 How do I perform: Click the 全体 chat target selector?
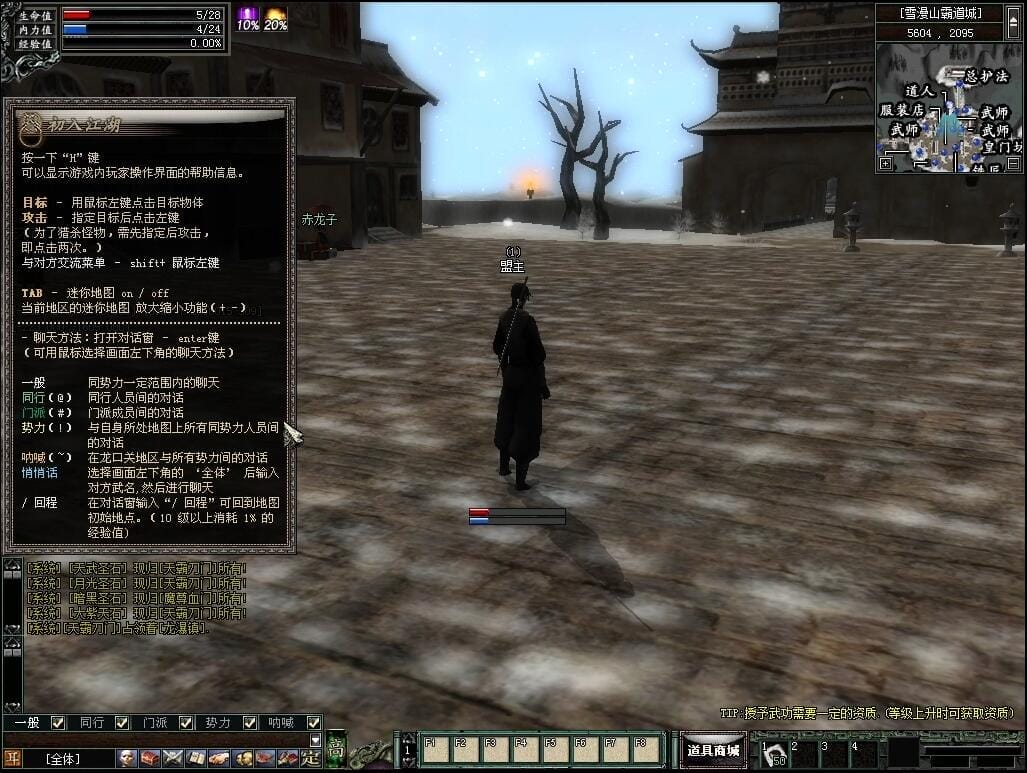62,759
